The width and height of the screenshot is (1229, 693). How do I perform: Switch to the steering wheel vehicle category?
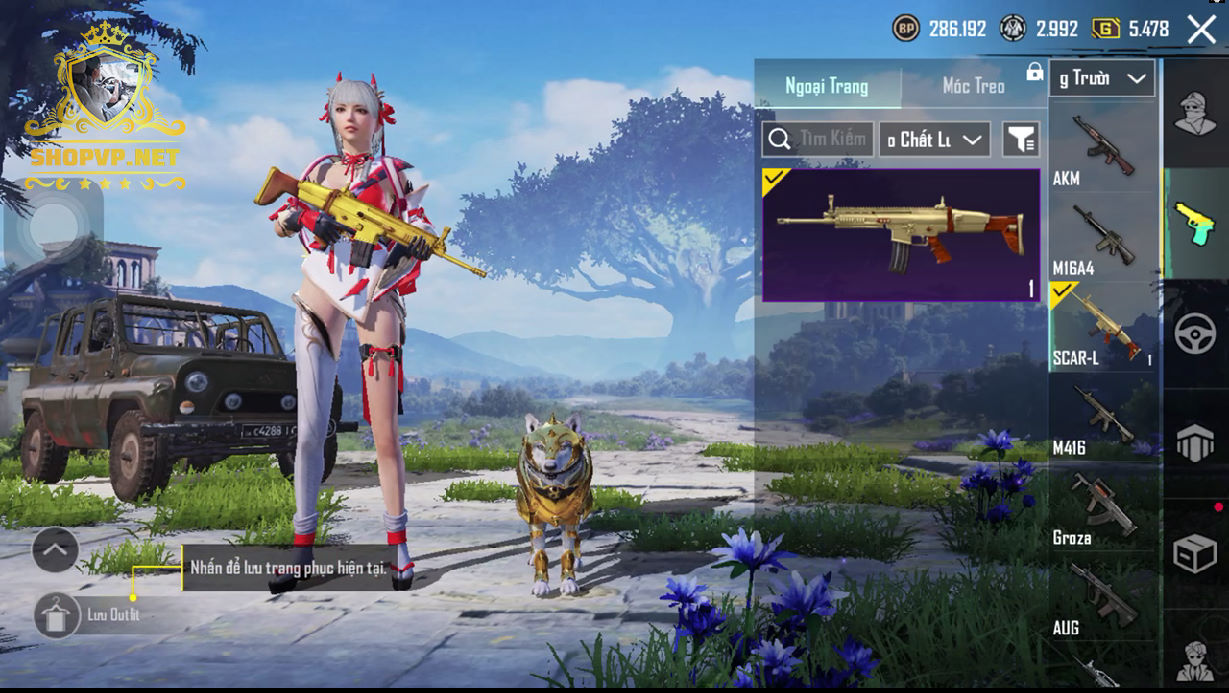1195,334
